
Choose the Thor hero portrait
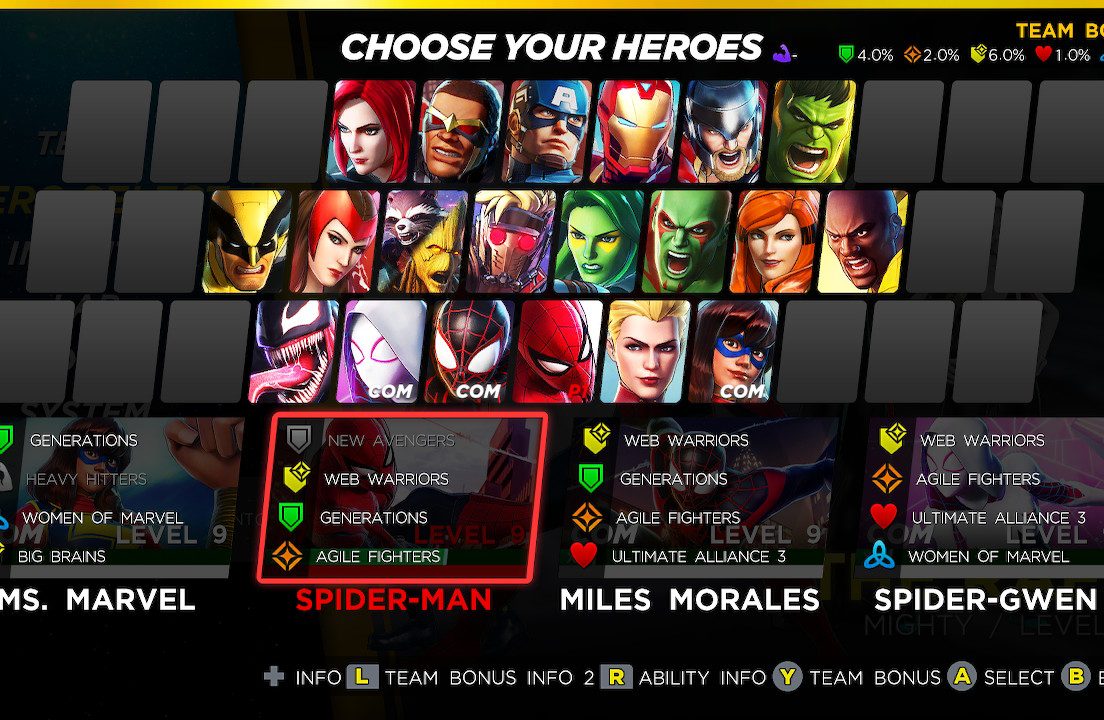(725, 131)
